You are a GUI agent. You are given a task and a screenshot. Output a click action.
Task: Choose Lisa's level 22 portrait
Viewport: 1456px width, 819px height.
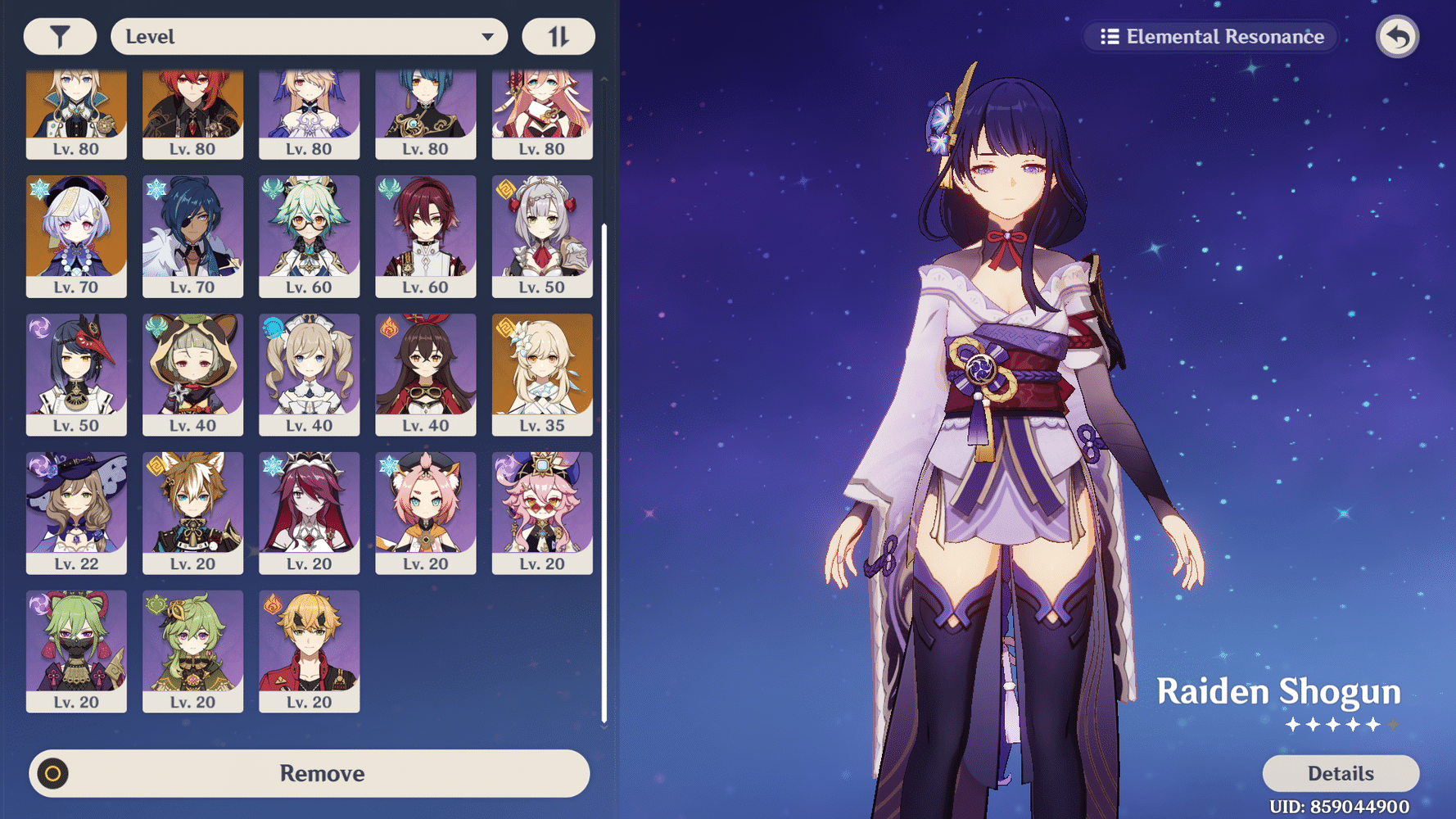click(76, 513)
